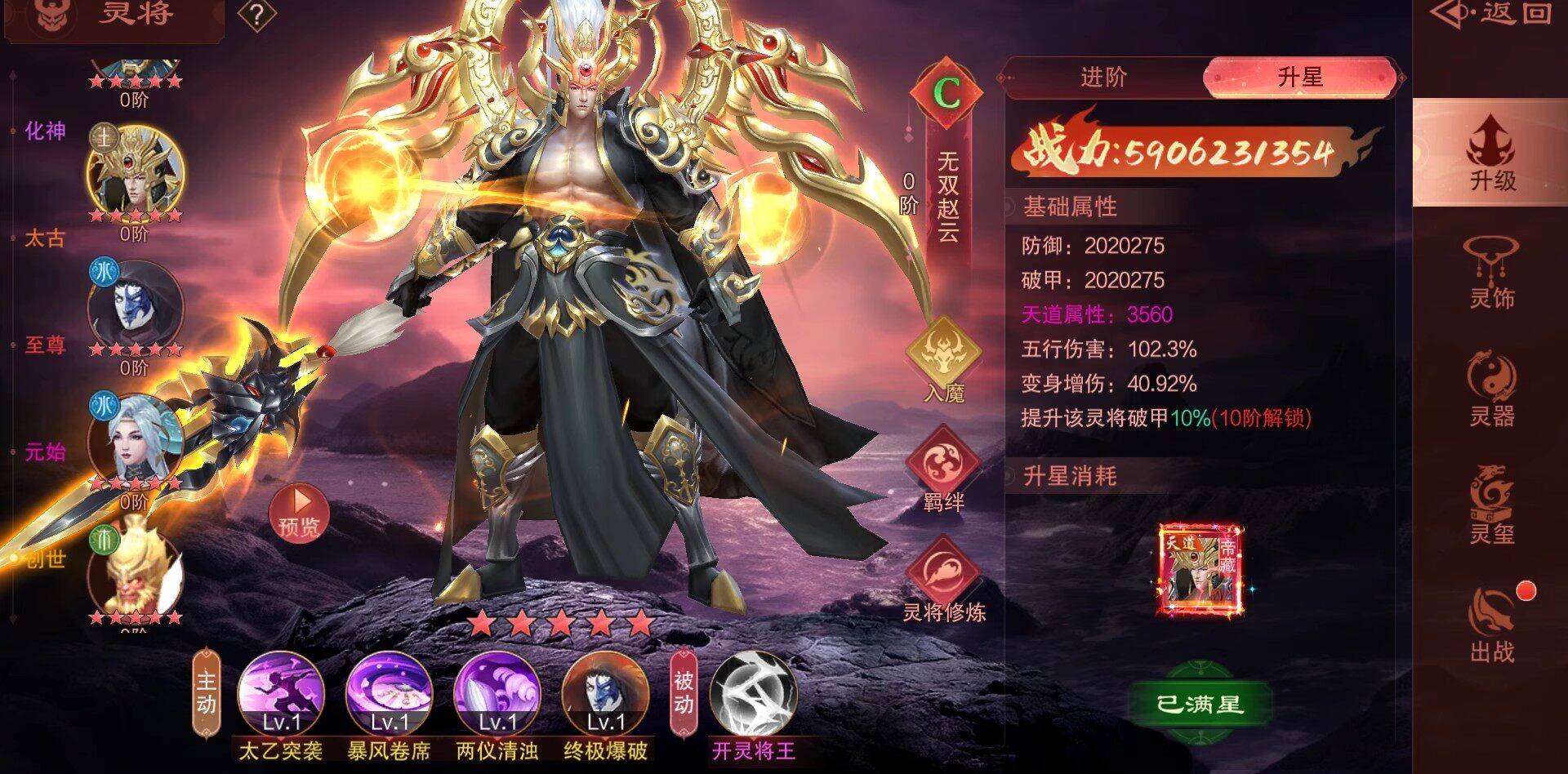The image size is (1568, 774).
Task: Switch to the 进阶 tab
Action: click(x=1103, y=78)
